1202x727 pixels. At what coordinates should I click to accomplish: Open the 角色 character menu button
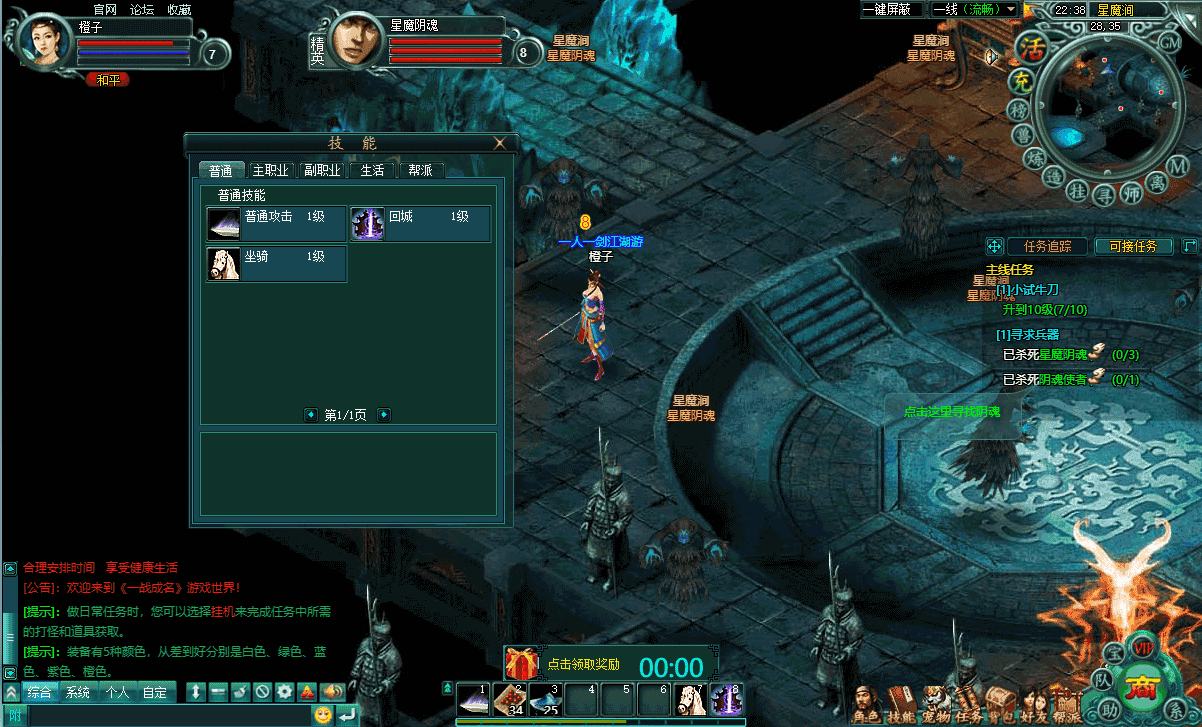pos(866,705)
